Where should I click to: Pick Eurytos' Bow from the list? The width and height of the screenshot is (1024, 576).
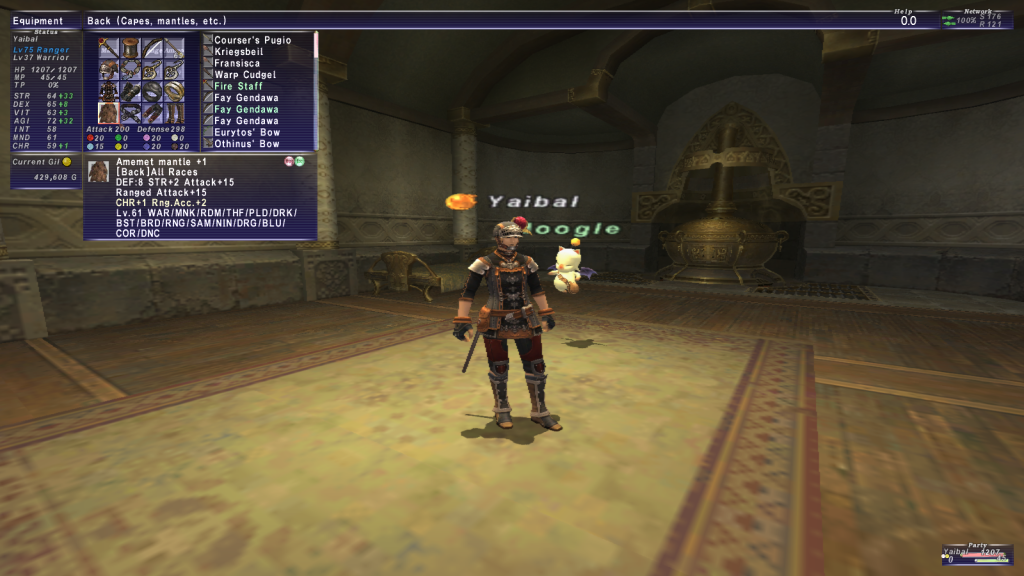tap(246, 132)
